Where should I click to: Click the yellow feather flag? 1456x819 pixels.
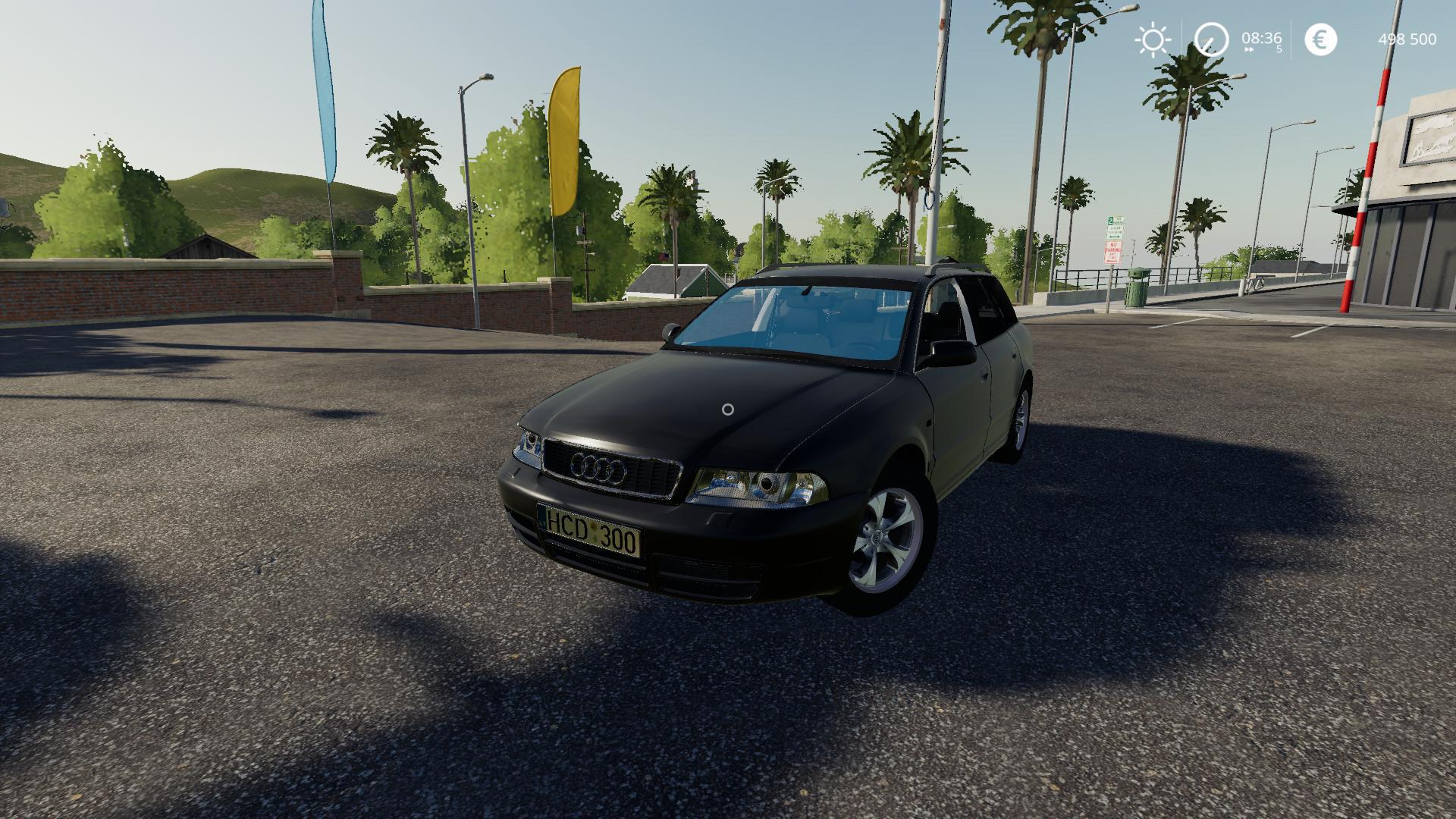[x=567, y=136]
